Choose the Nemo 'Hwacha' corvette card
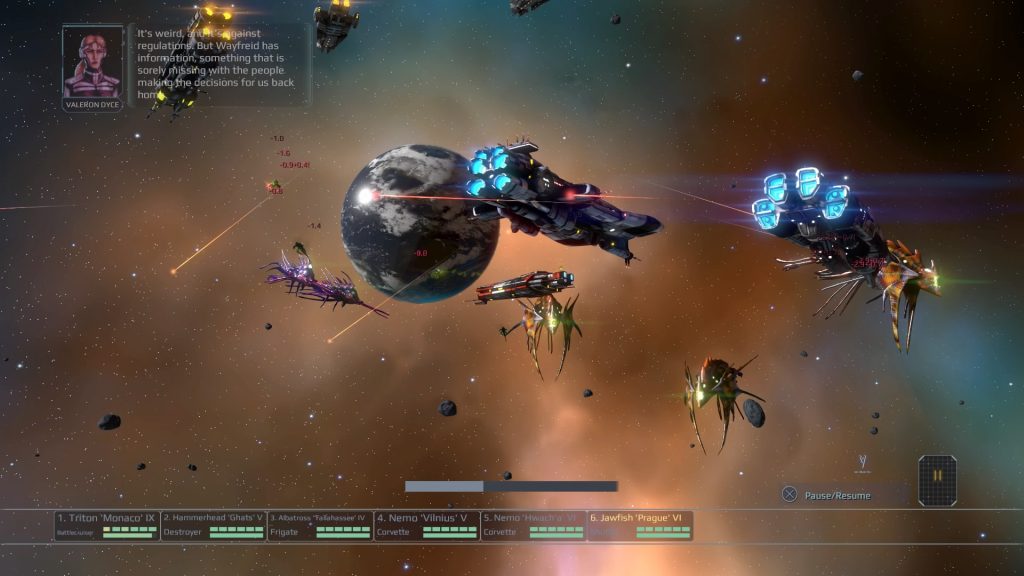The image size is (1024, 576). point(532,525)
